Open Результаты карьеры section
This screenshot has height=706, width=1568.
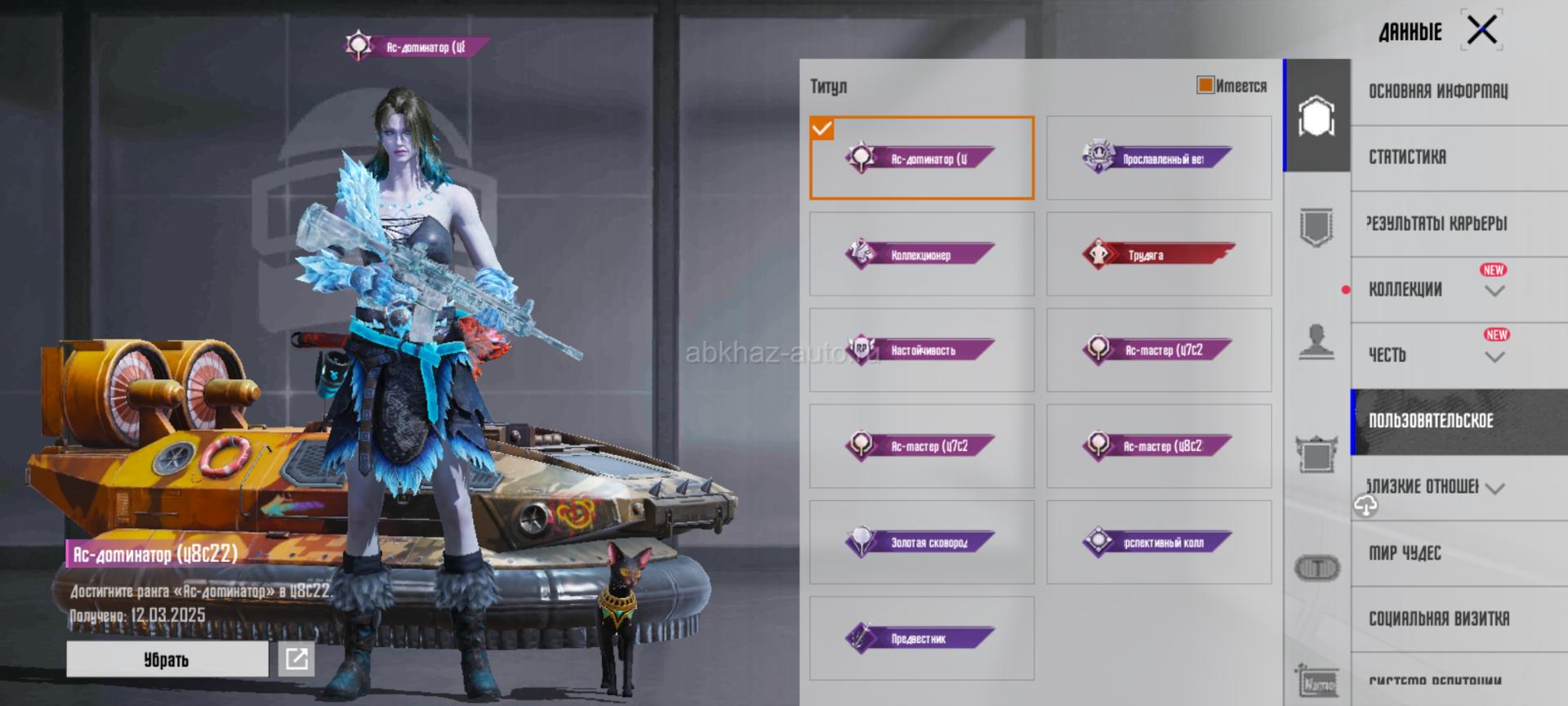1437,223
